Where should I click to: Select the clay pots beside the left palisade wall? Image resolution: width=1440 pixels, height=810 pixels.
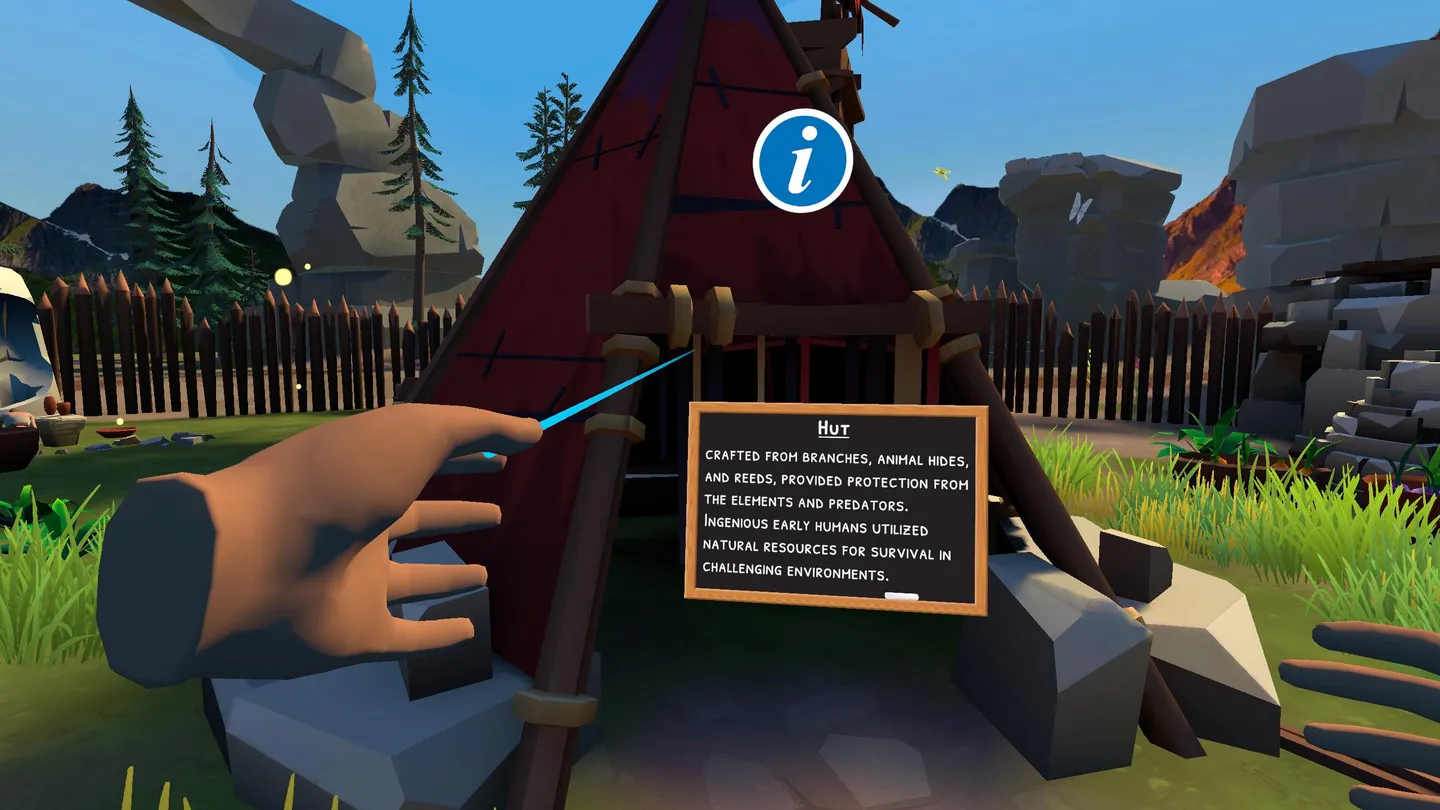(x=55, y=405)
